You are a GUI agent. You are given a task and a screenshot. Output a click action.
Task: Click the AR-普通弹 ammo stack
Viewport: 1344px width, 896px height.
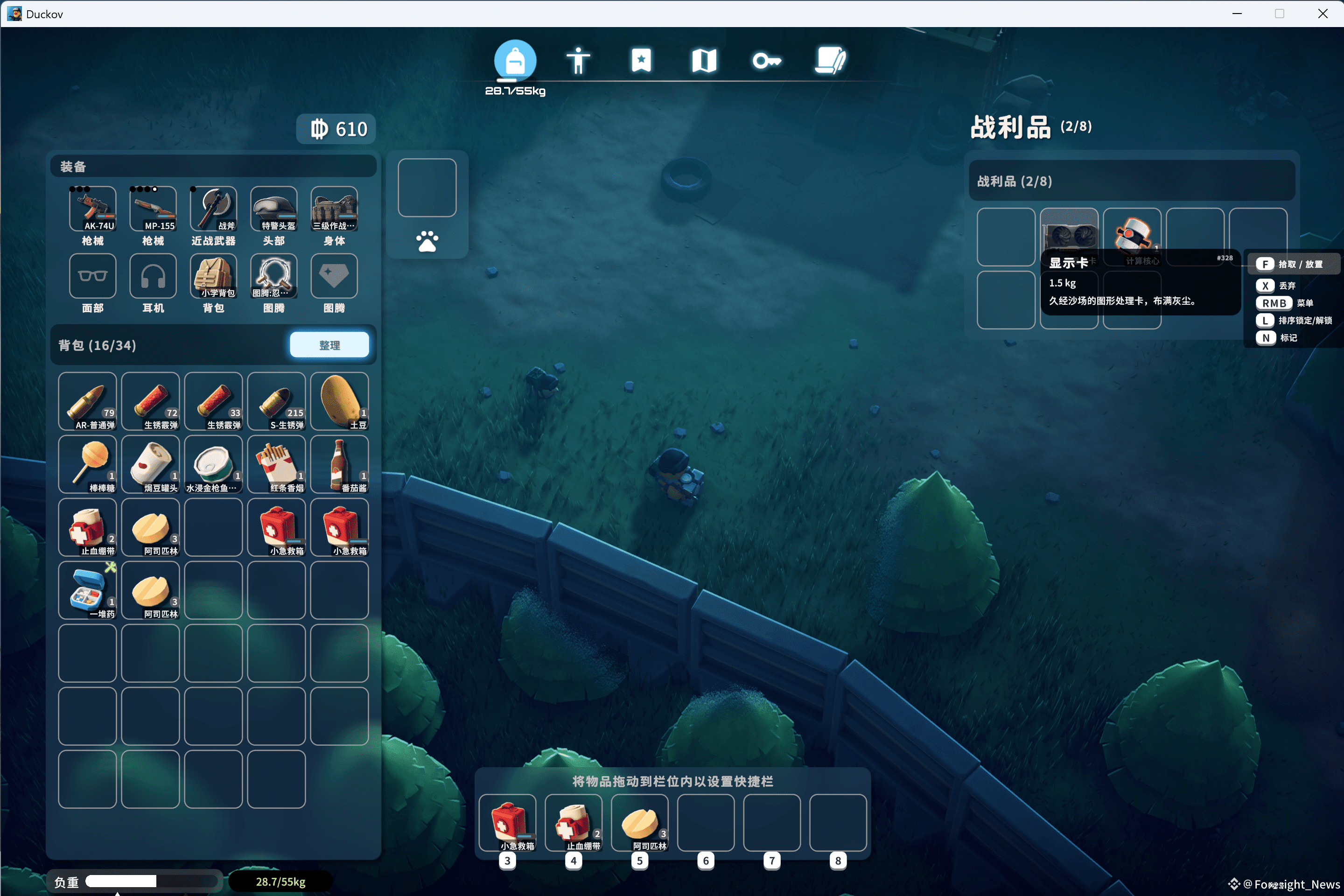tap(87, 401)
